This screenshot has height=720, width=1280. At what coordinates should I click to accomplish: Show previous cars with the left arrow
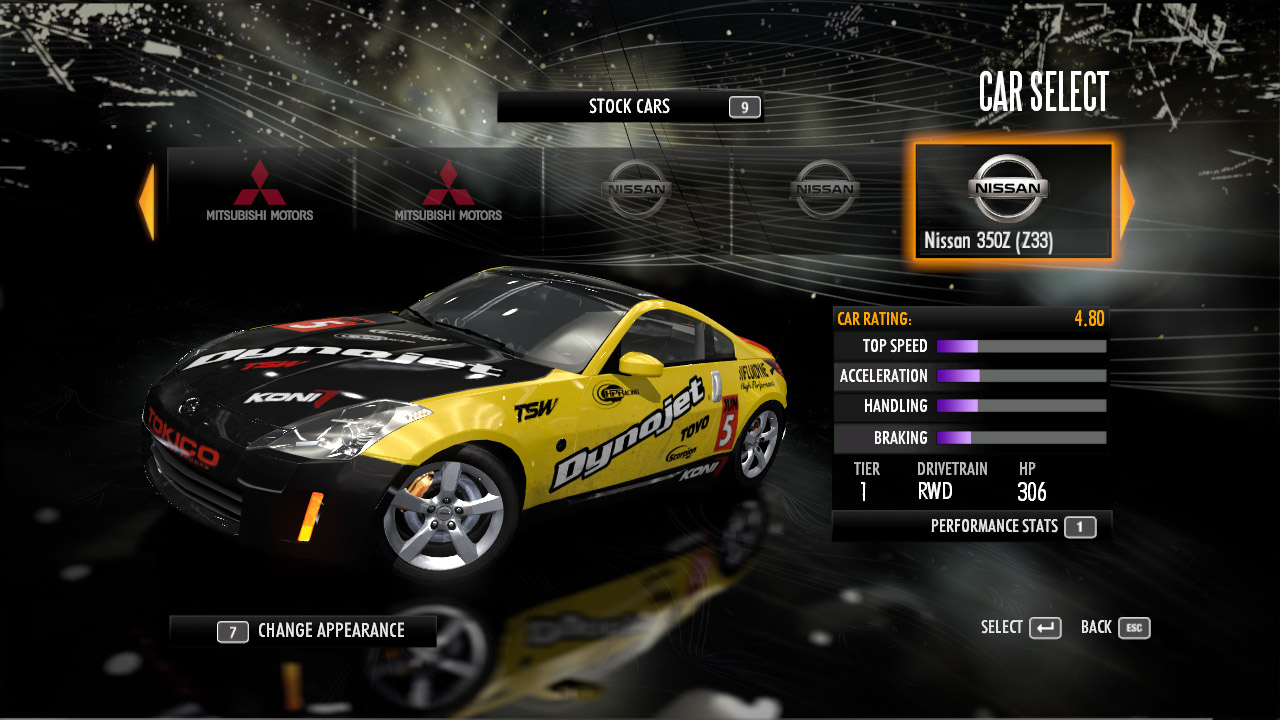[x=147, y=202]
